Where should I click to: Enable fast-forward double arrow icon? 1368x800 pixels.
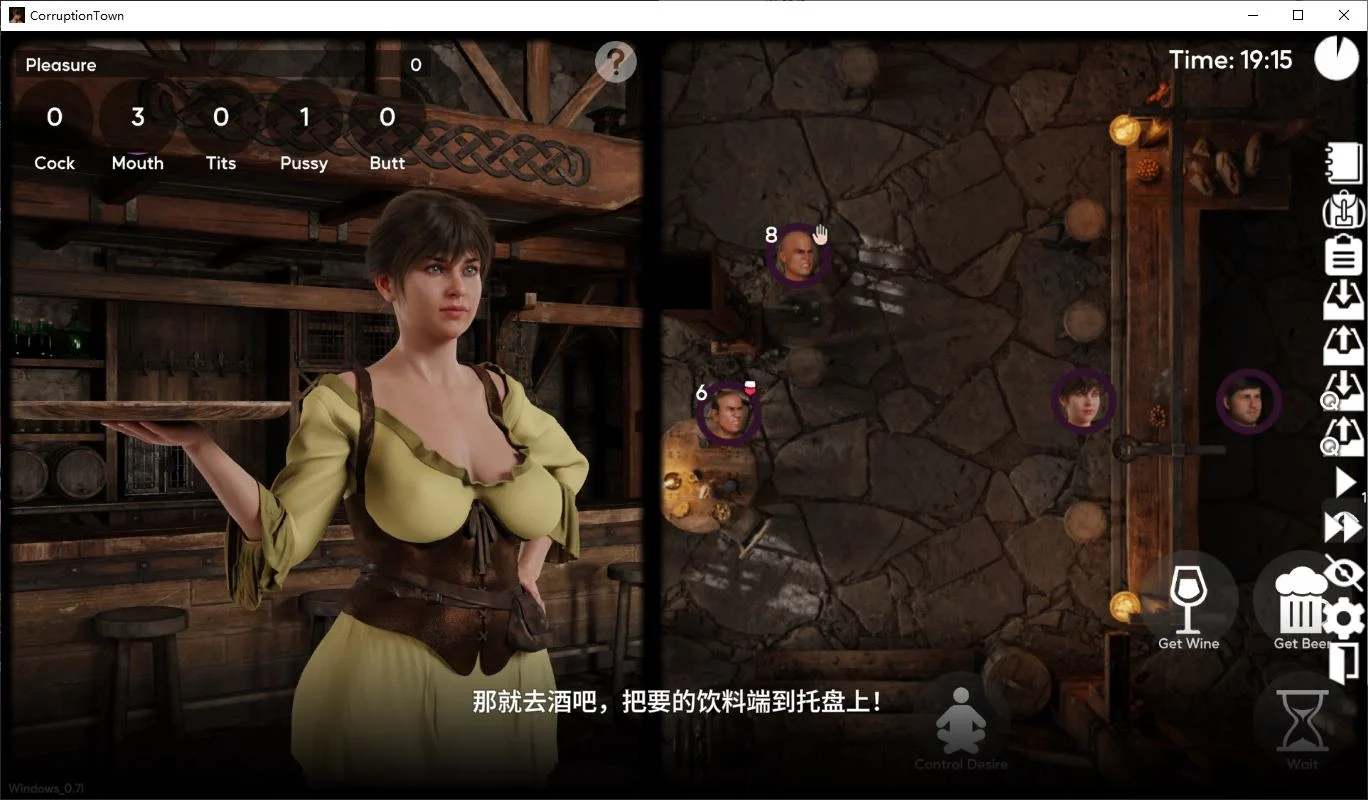(1344, 527)
